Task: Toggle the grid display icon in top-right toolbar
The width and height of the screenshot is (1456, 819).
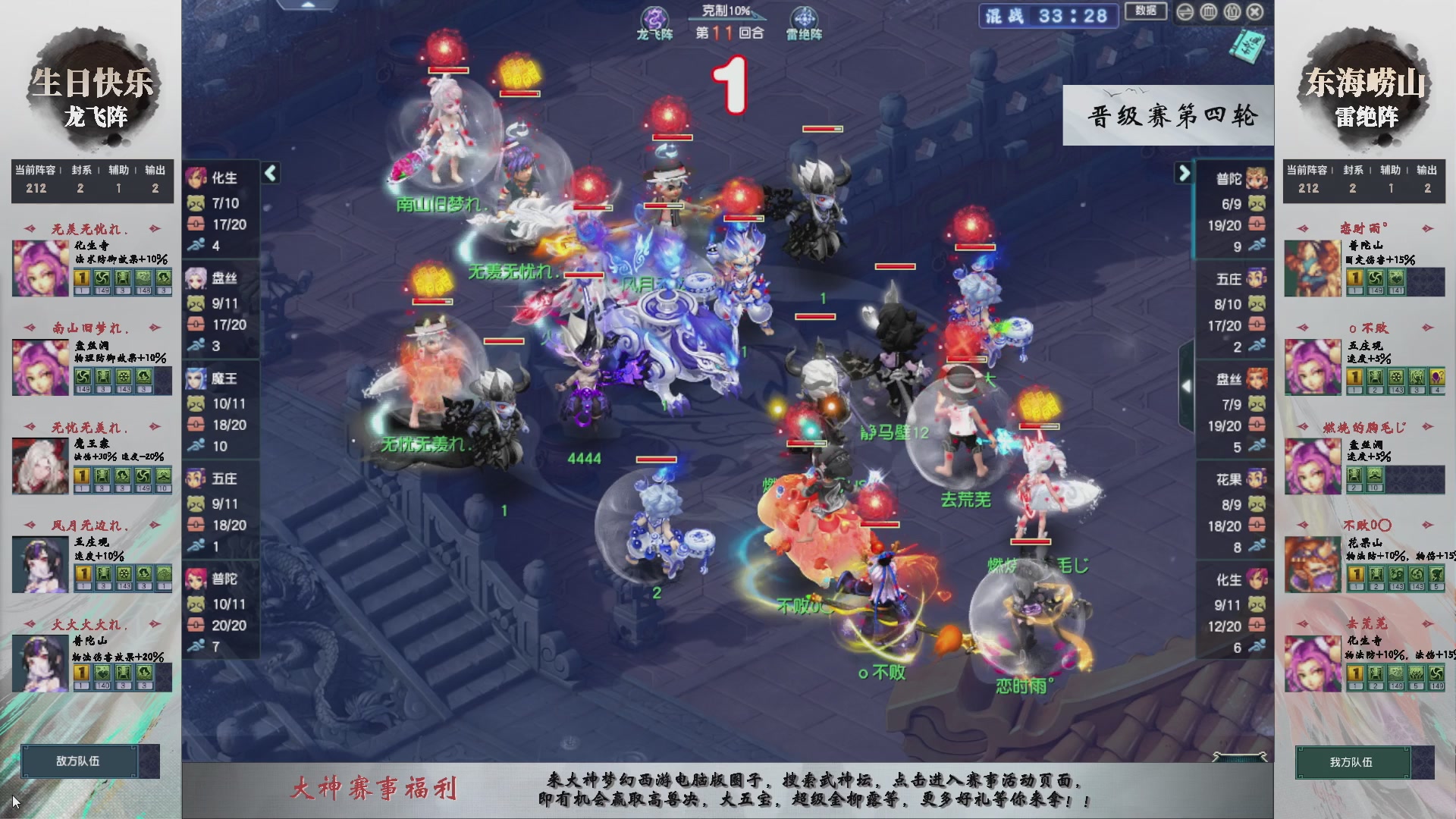Action: [1207, 11]
